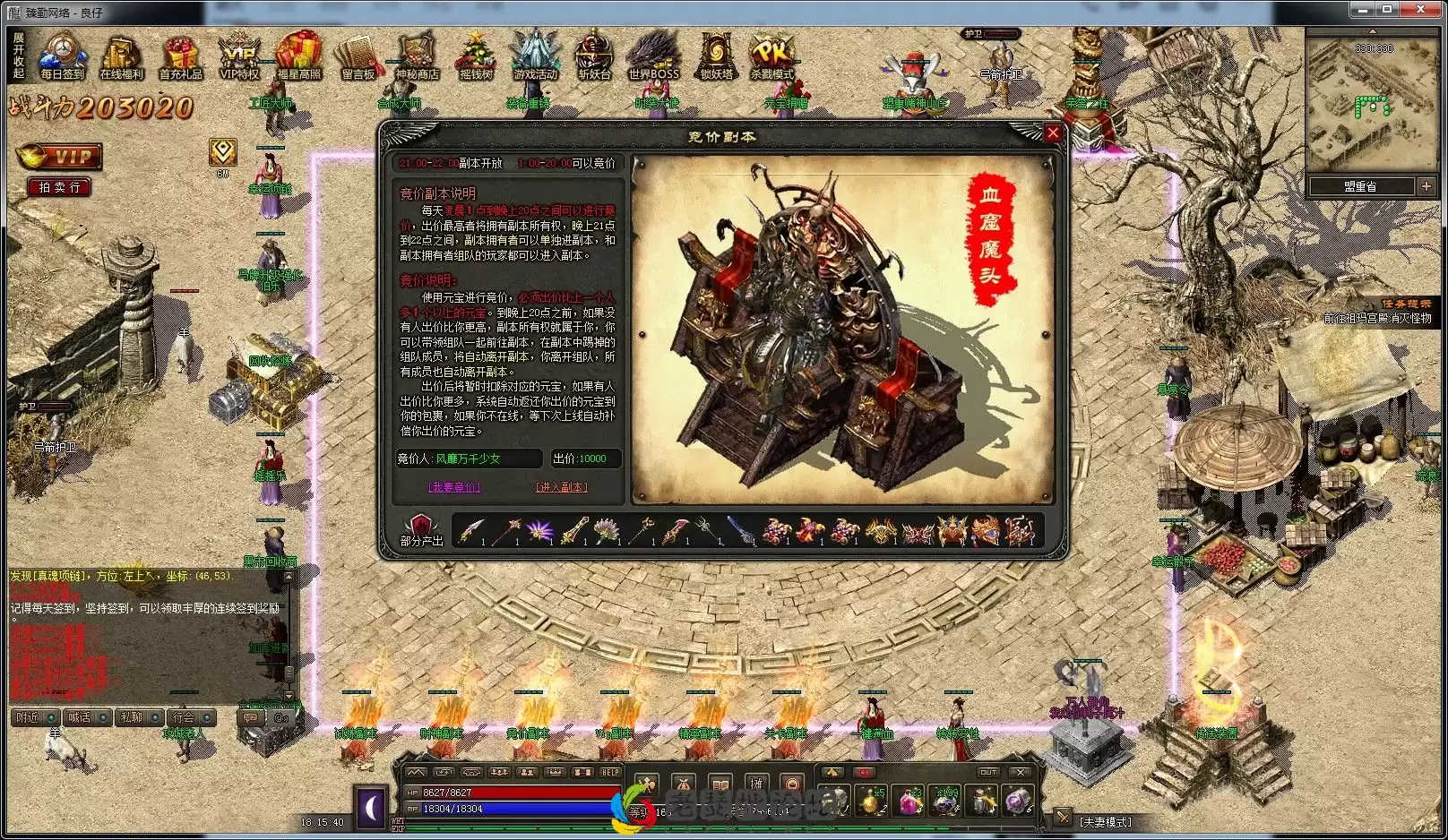
Task: Toggle the 附近 nearby chat channel
Action: click(x=34, y=718)
